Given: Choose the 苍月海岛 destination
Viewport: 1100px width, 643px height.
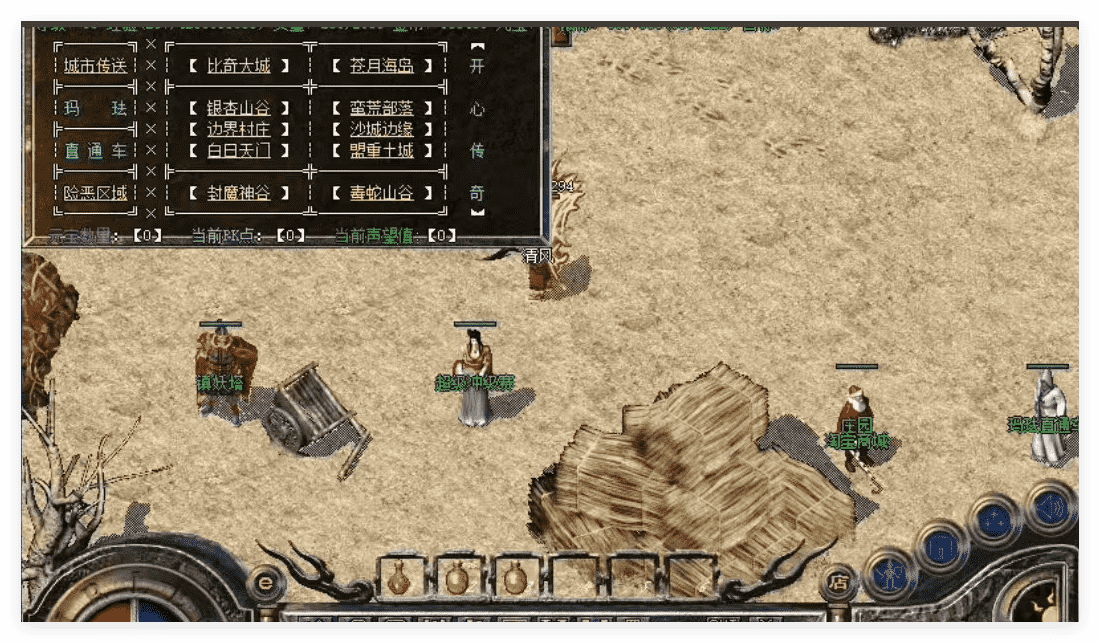Looking at the screenshot, I should point(382,66).
